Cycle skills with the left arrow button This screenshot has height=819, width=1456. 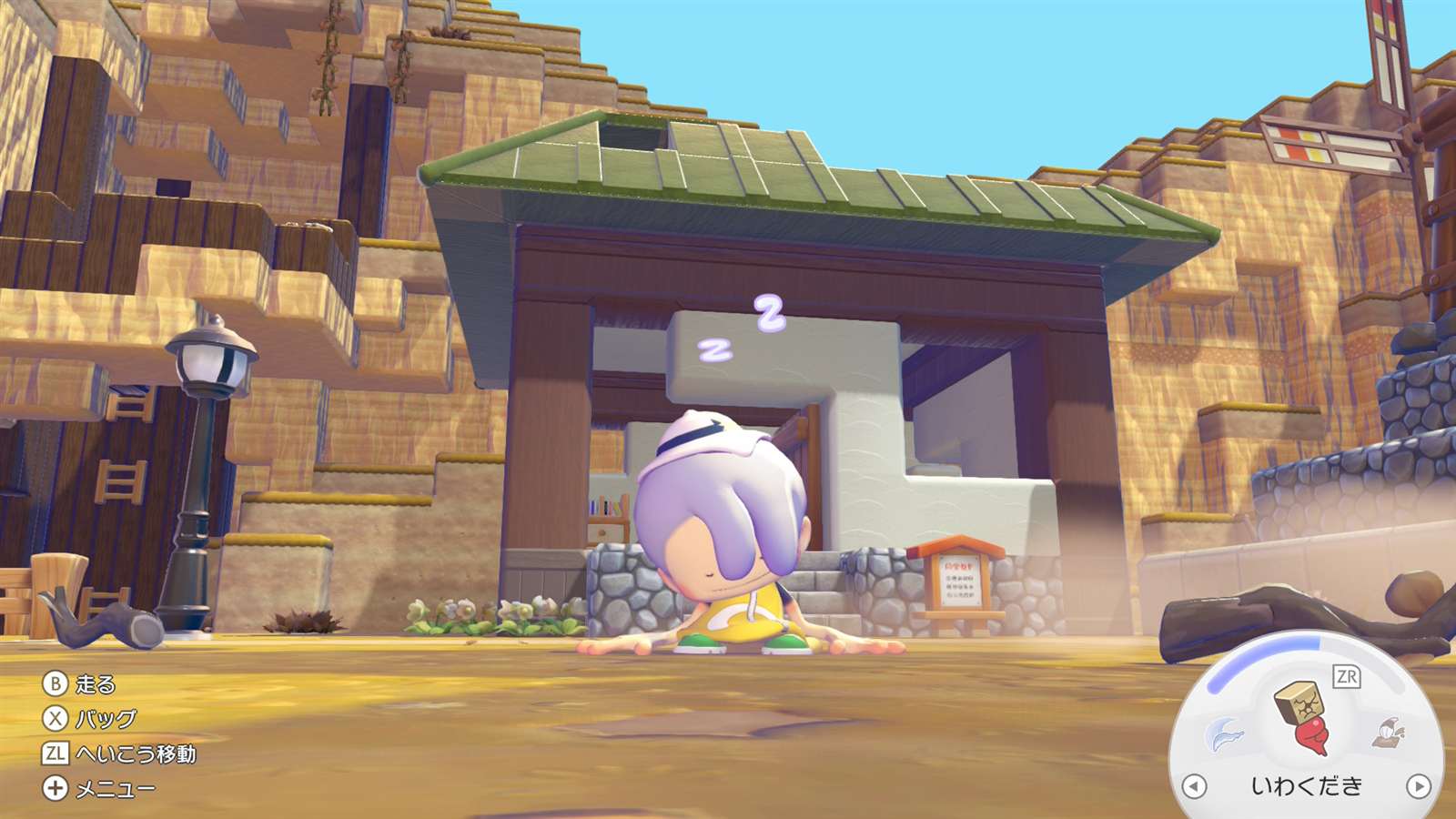[x=1194, y=785]
